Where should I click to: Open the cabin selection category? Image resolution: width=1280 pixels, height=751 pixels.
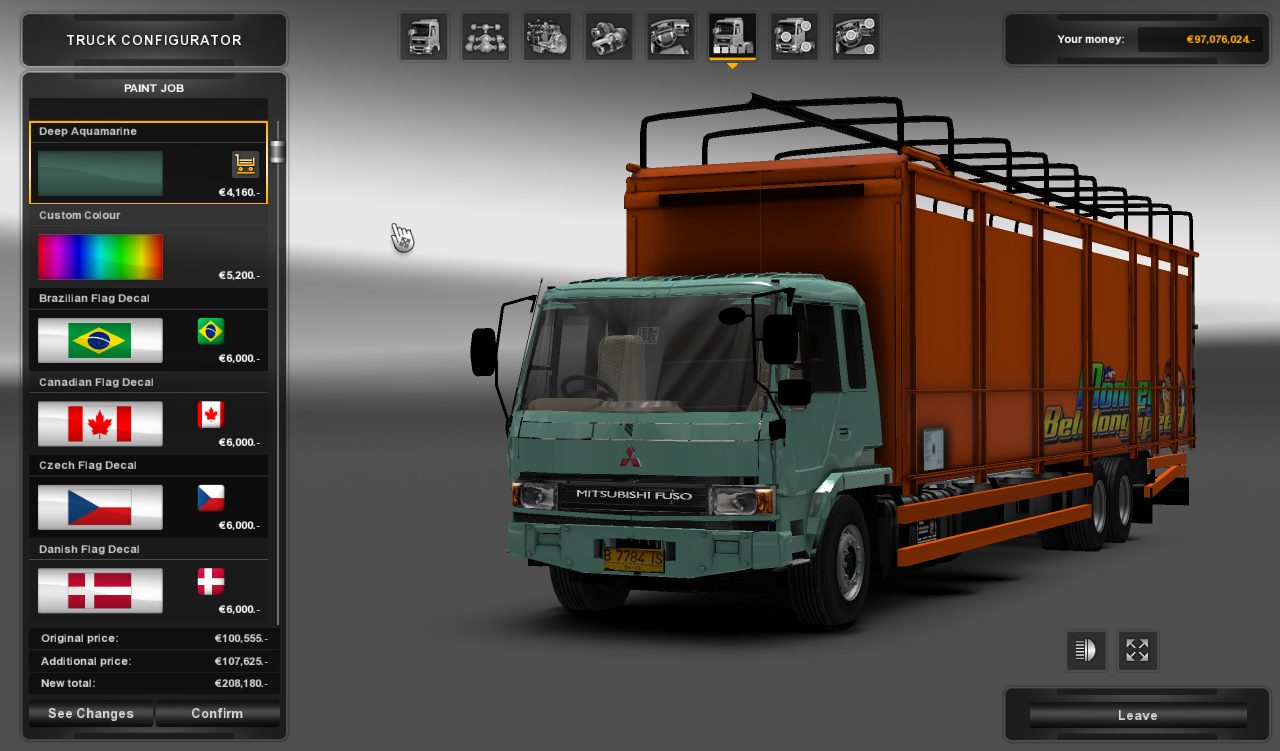pyautogui.click(x=424, y=35)
